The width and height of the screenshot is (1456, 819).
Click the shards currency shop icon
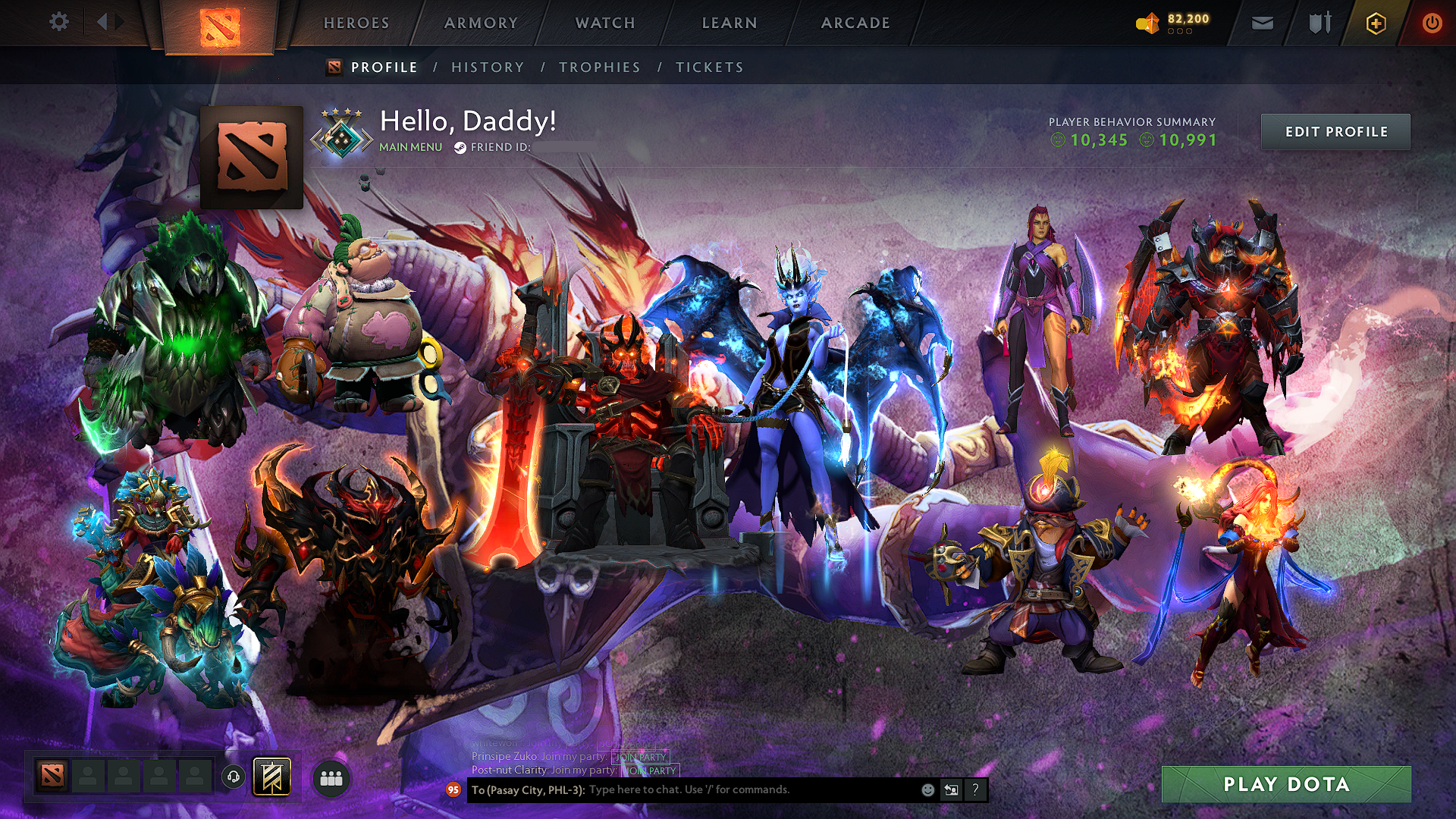[x=1148, y=24]
